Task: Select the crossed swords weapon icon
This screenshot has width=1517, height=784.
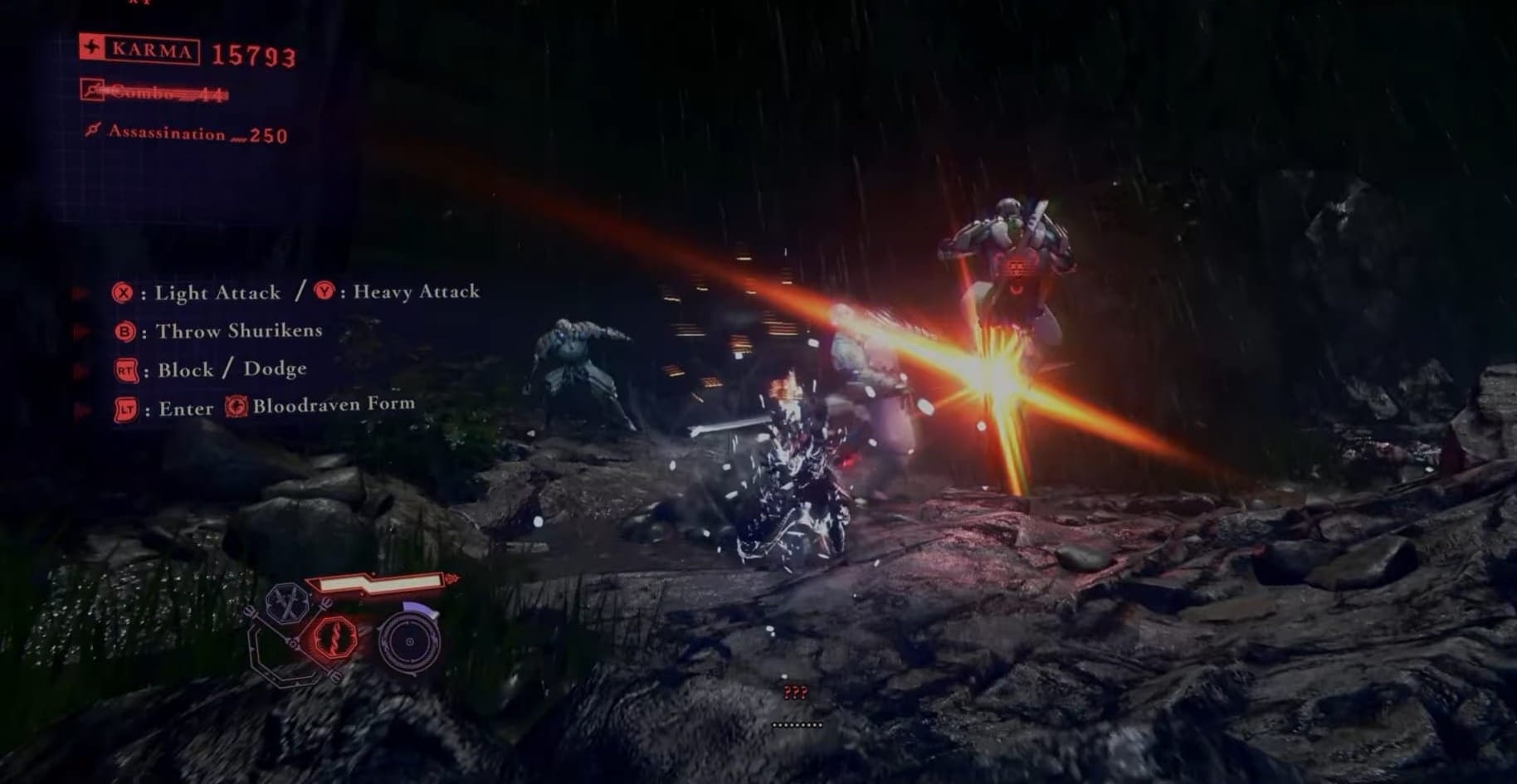Action: coord(287,603)
